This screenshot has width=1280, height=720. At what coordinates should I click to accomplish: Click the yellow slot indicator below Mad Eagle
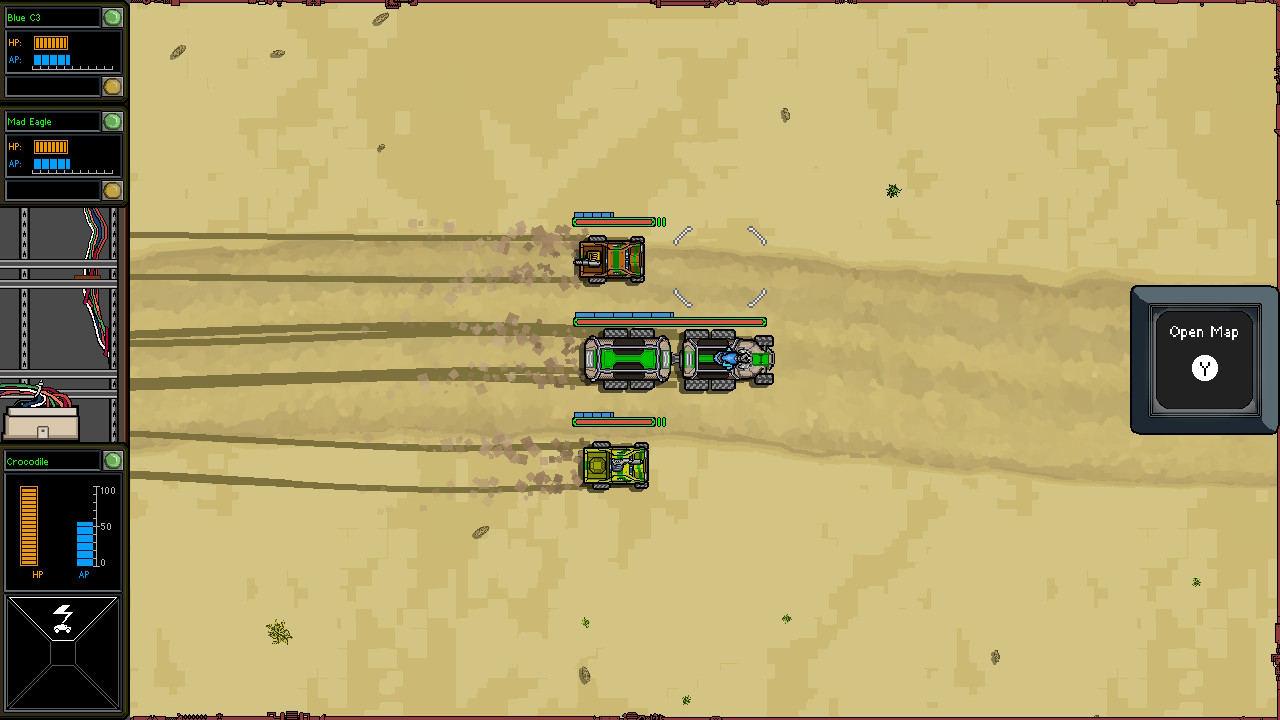point(113,189)
